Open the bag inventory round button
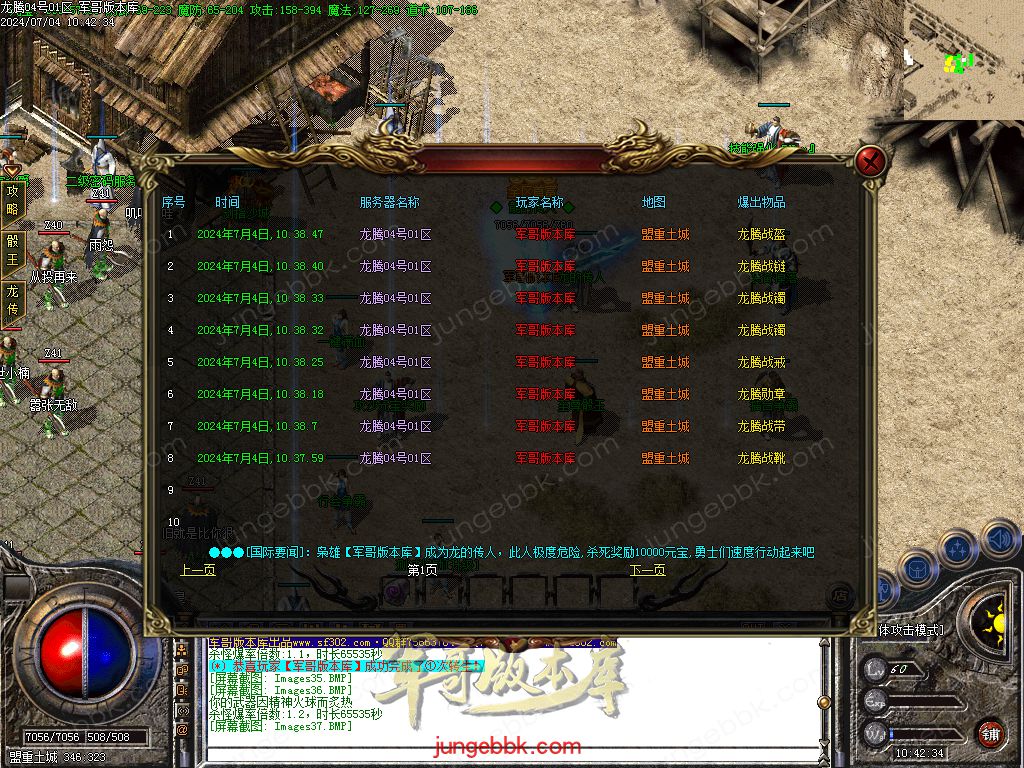 pos(917,568)
